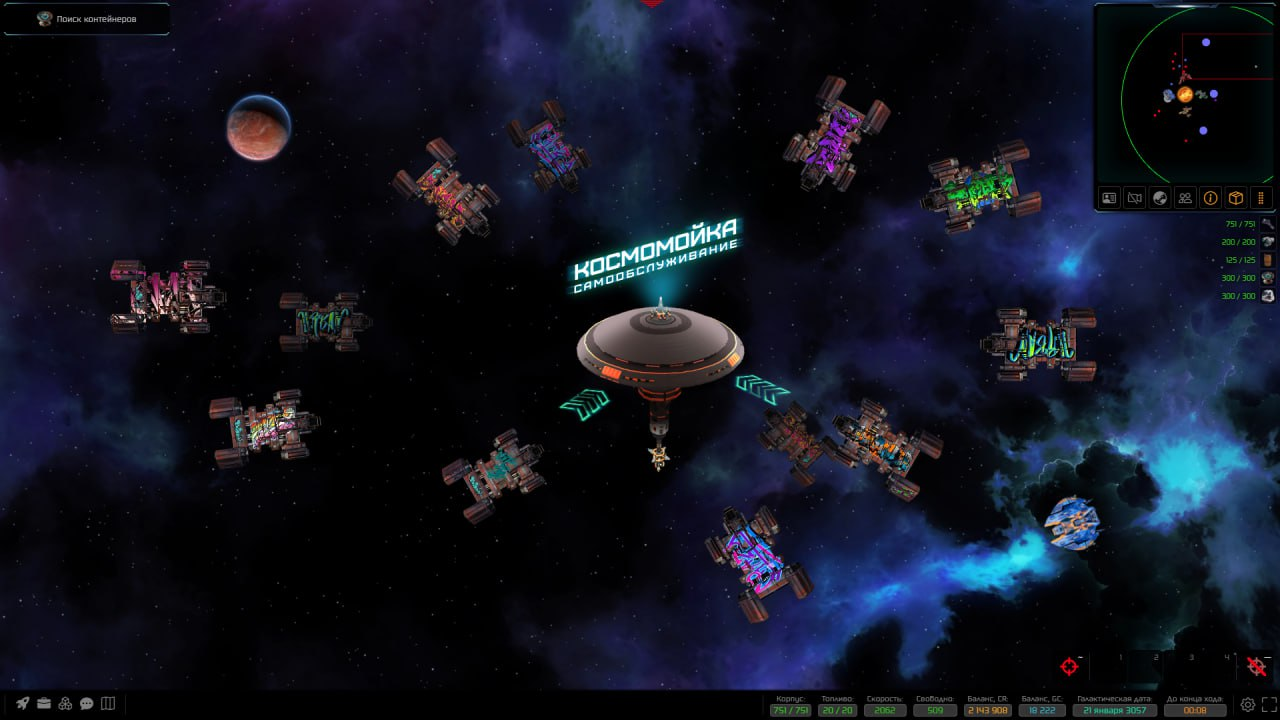Toggle the crossed-out camera button
Image resolution: width=1280 pixels, height=720 pixels.
pyautogui.click(x=1134, y=198)
